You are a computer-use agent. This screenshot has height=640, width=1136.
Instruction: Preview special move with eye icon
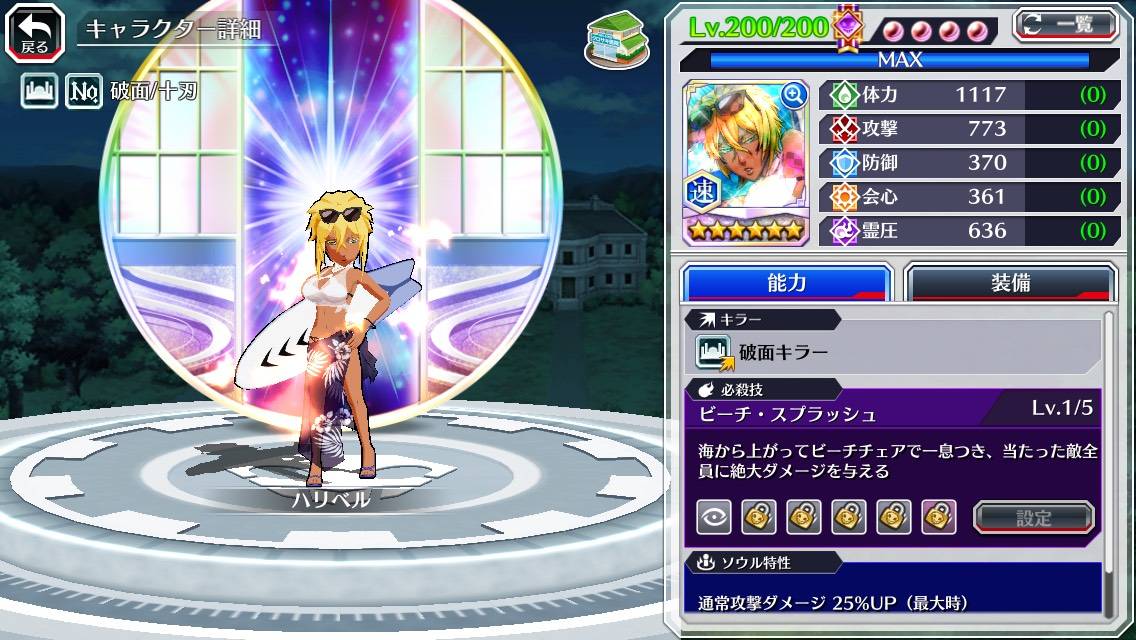pos(713,517)
